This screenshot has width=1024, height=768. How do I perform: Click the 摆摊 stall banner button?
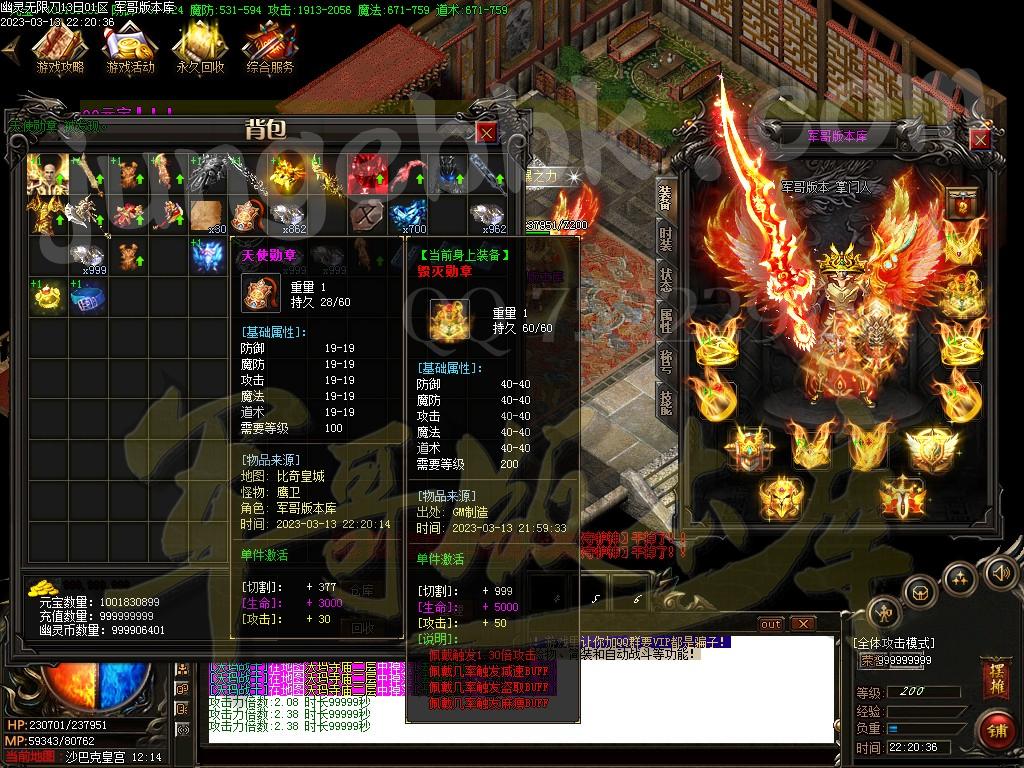pyautogui.click(x=995, y=674)
